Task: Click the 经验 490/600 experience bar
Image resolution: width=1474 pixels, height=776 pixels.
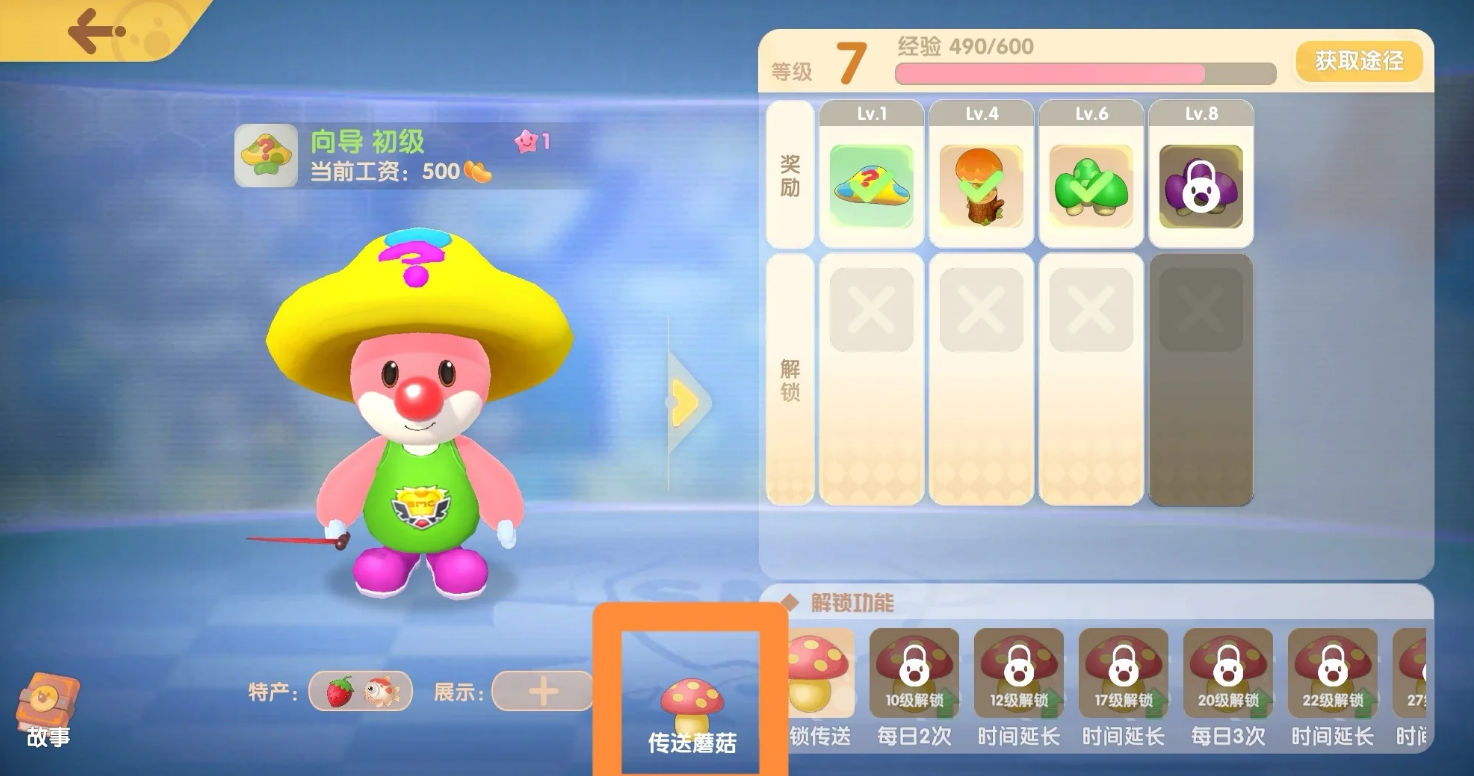Action: point(1085,73)
